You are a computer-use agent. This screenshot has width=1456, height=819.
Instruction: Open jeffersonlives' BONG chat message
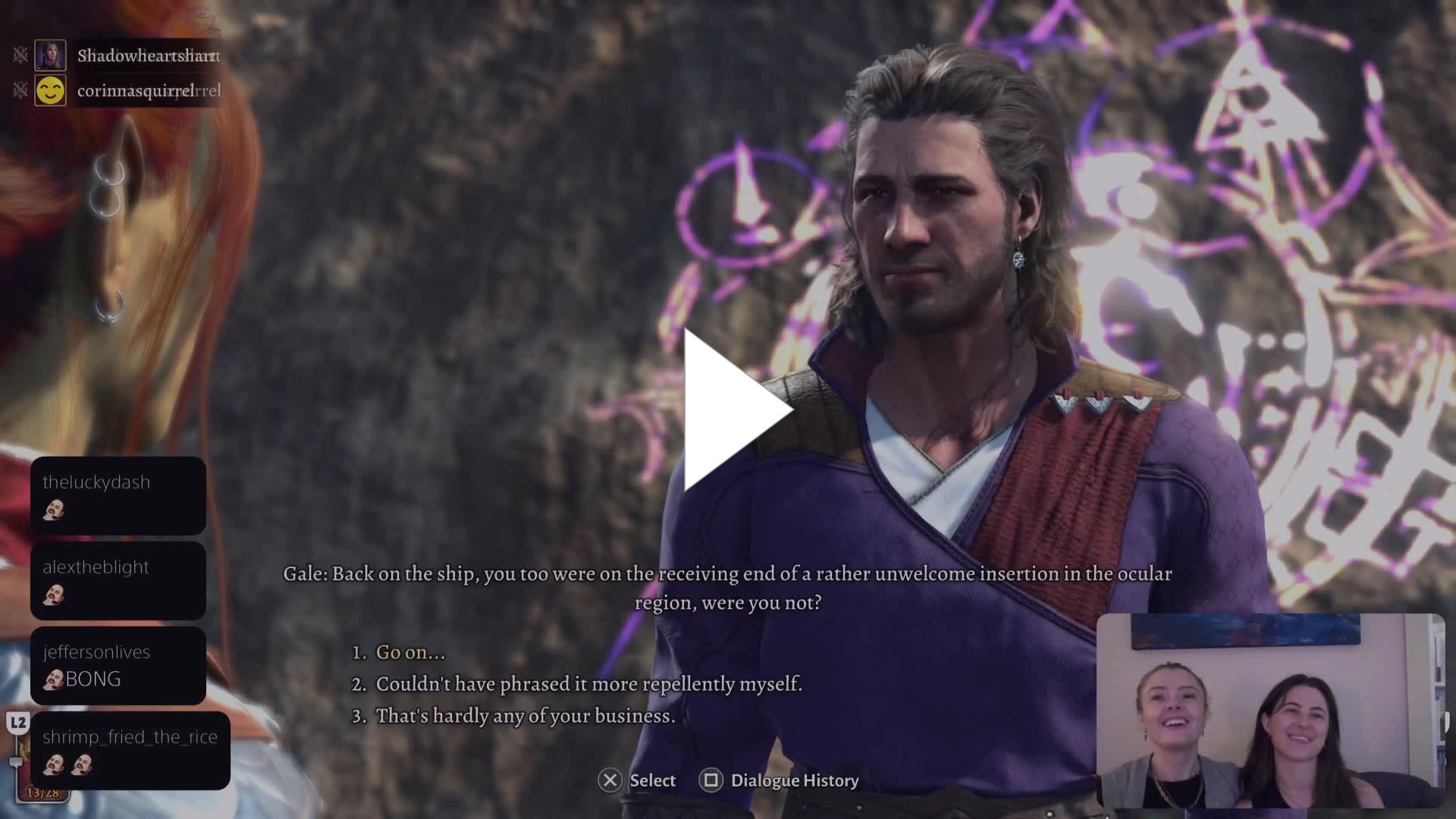[x=118, y=666]
